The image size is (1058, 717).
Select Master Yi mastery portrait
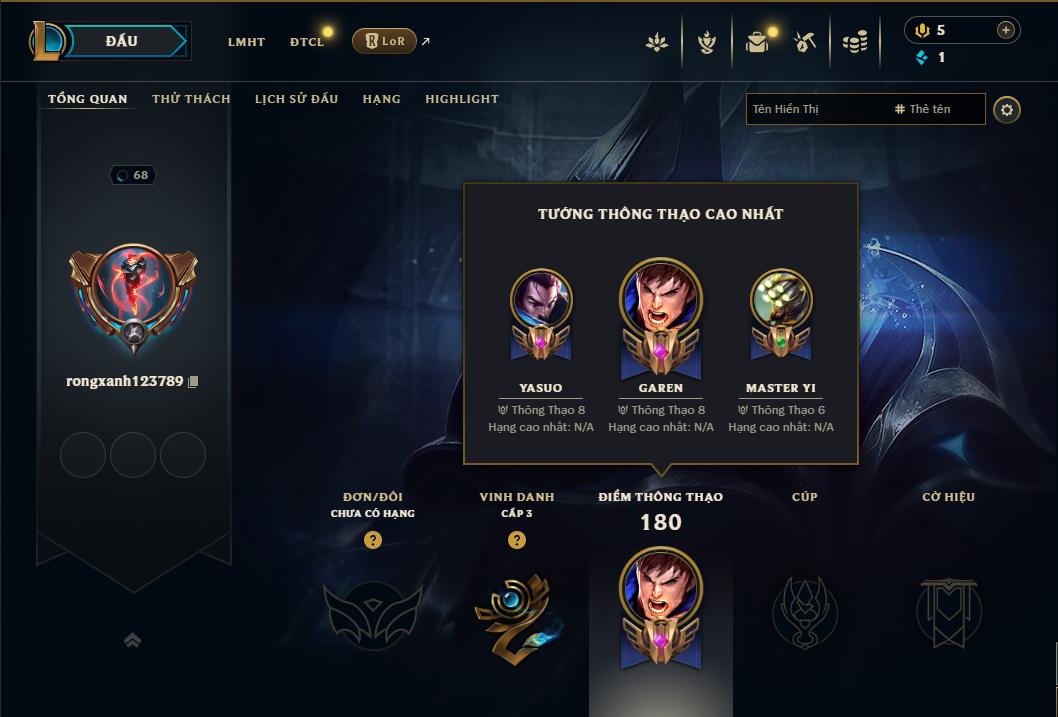click(x=780, y=299)
